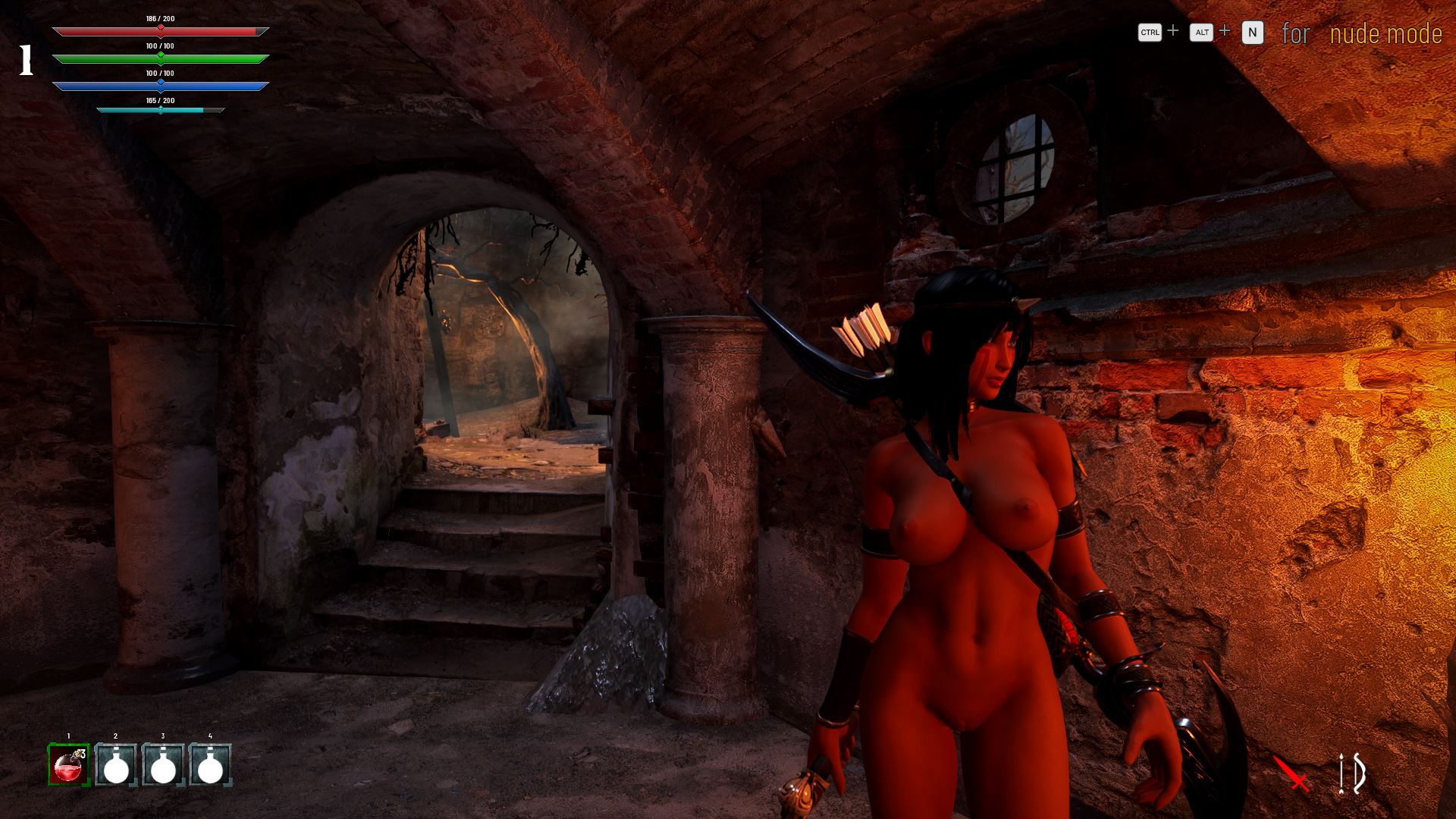Select empty flask slot number 2
The height and width of the screenshot is (819, 1456).
(116, 764)
